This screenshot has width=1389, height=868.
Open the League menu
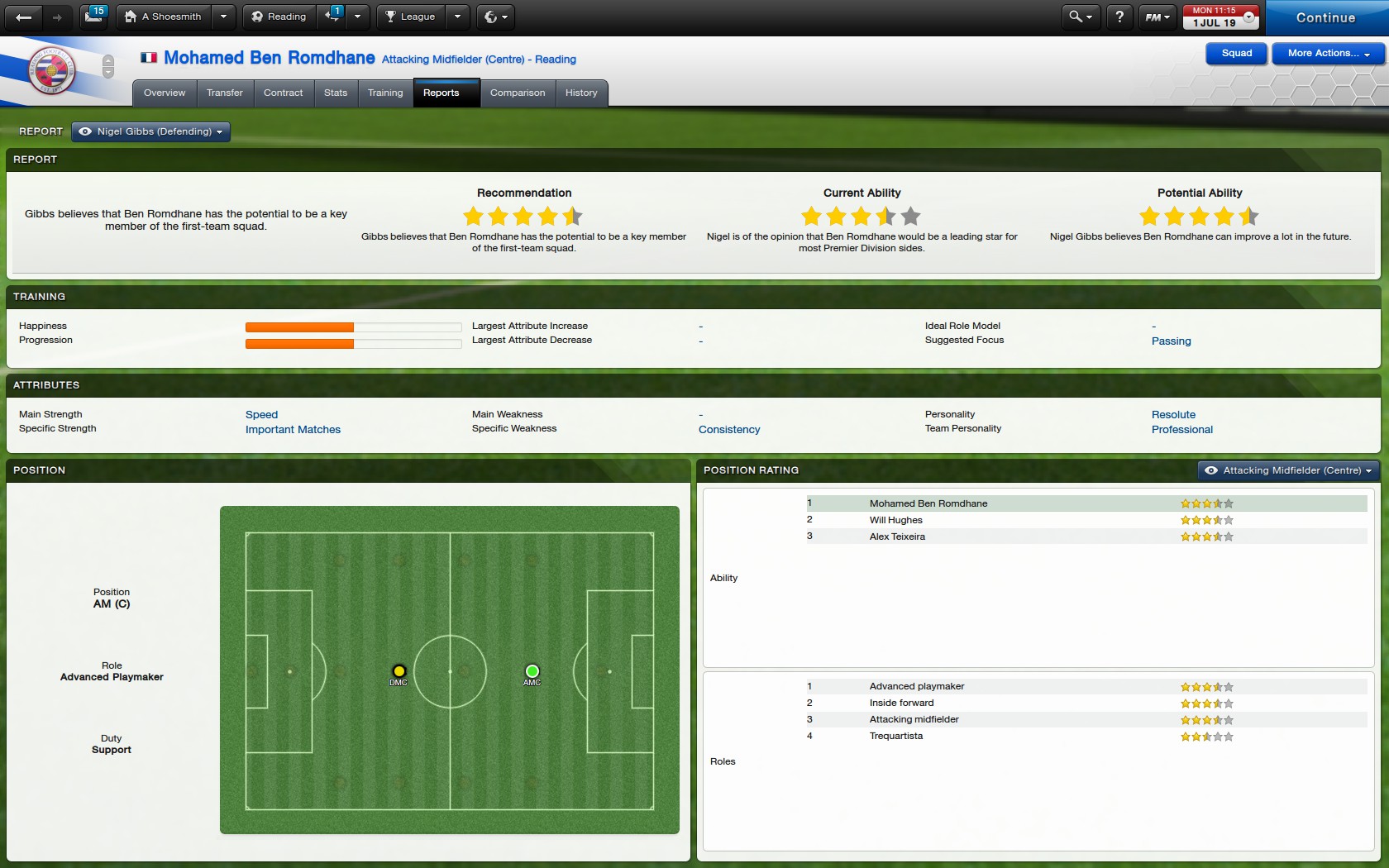411,17
